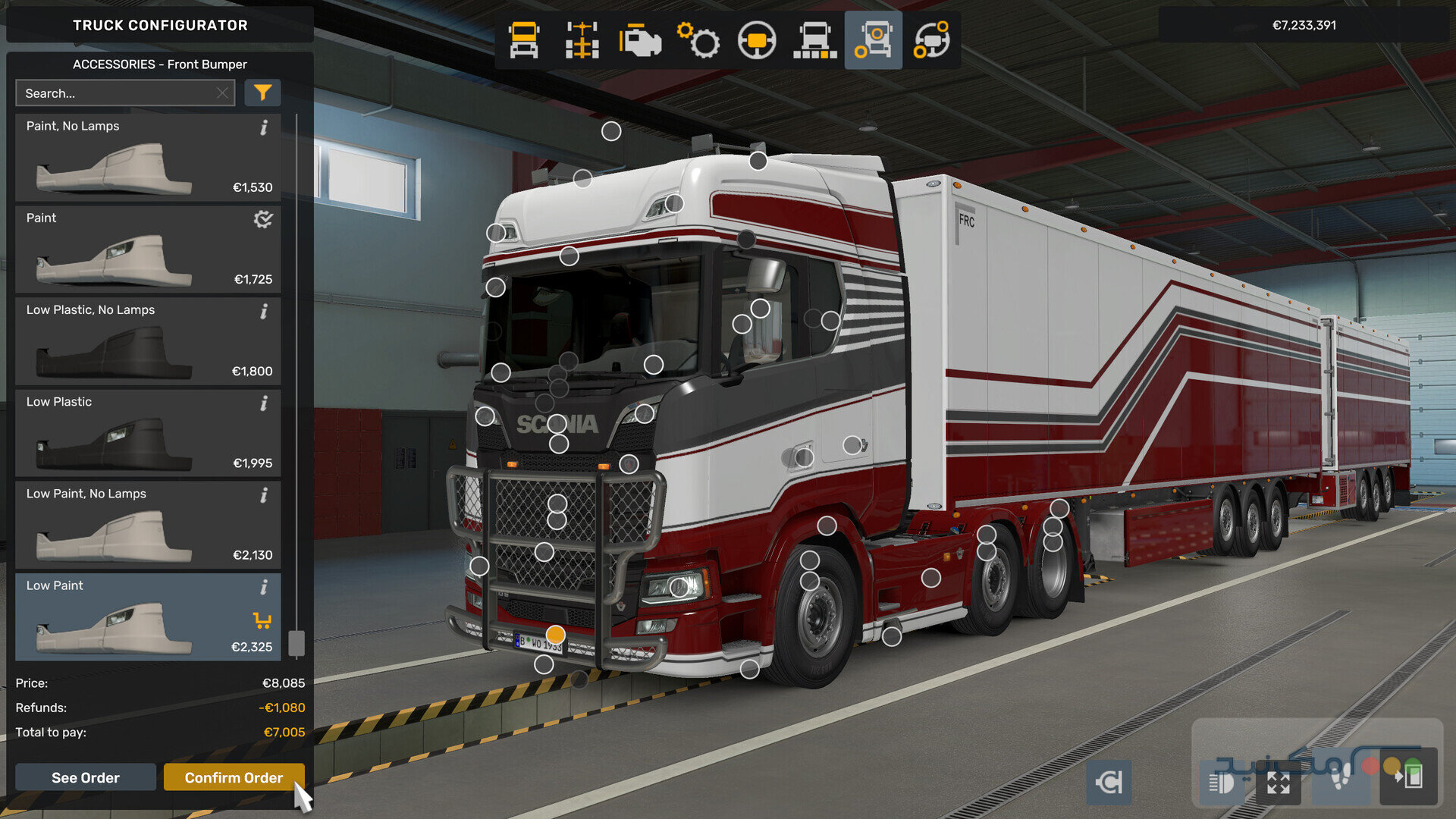Image resolution: width=1456 pixels, height=819 pixels.
Task: Open the cabin configuration tab
Action: point(522,40)
